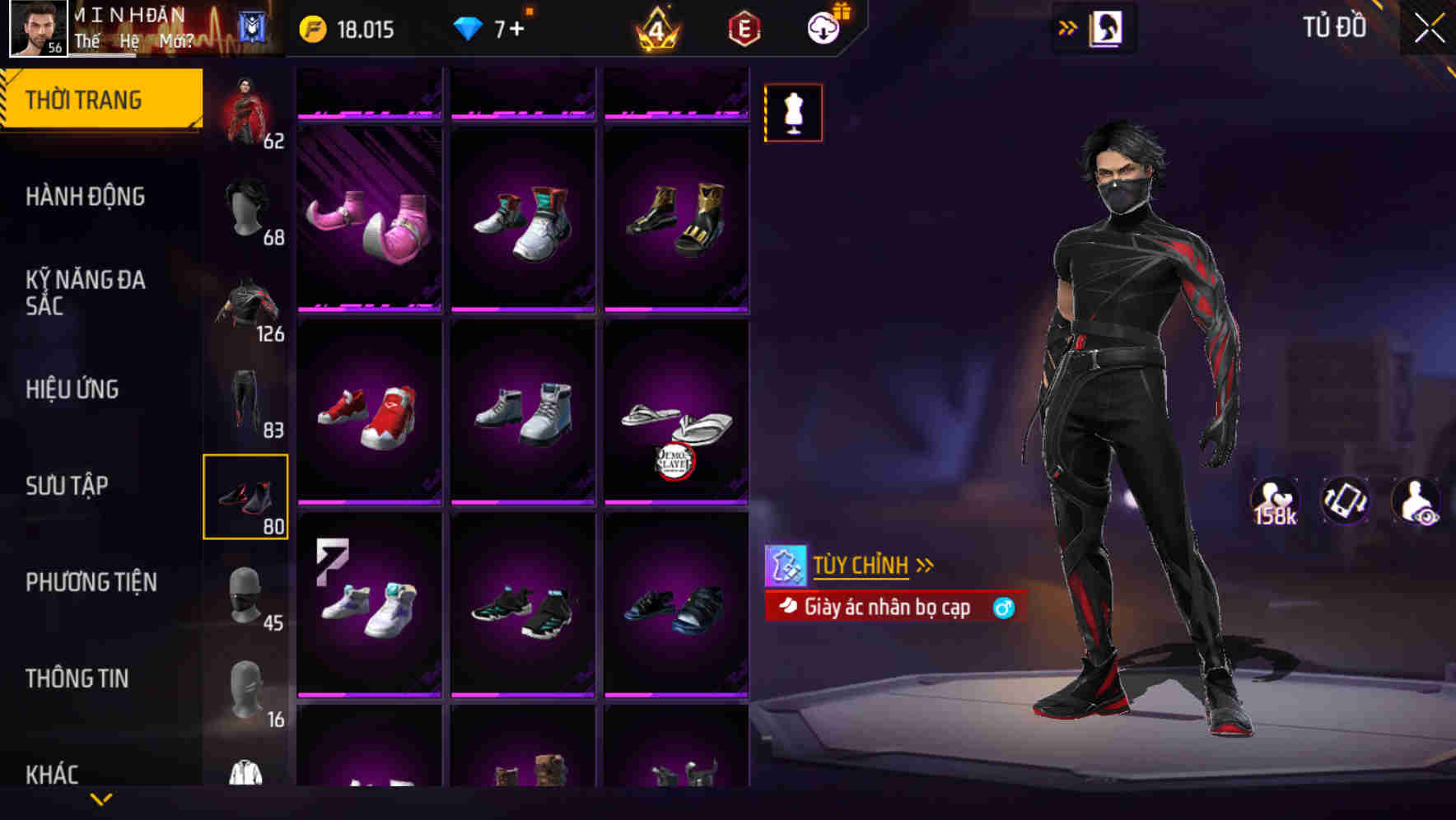Viewport: 1456px width, 820px height.
Task: Click the Elite Pass E icon
Action: click(x=744, y=27)
